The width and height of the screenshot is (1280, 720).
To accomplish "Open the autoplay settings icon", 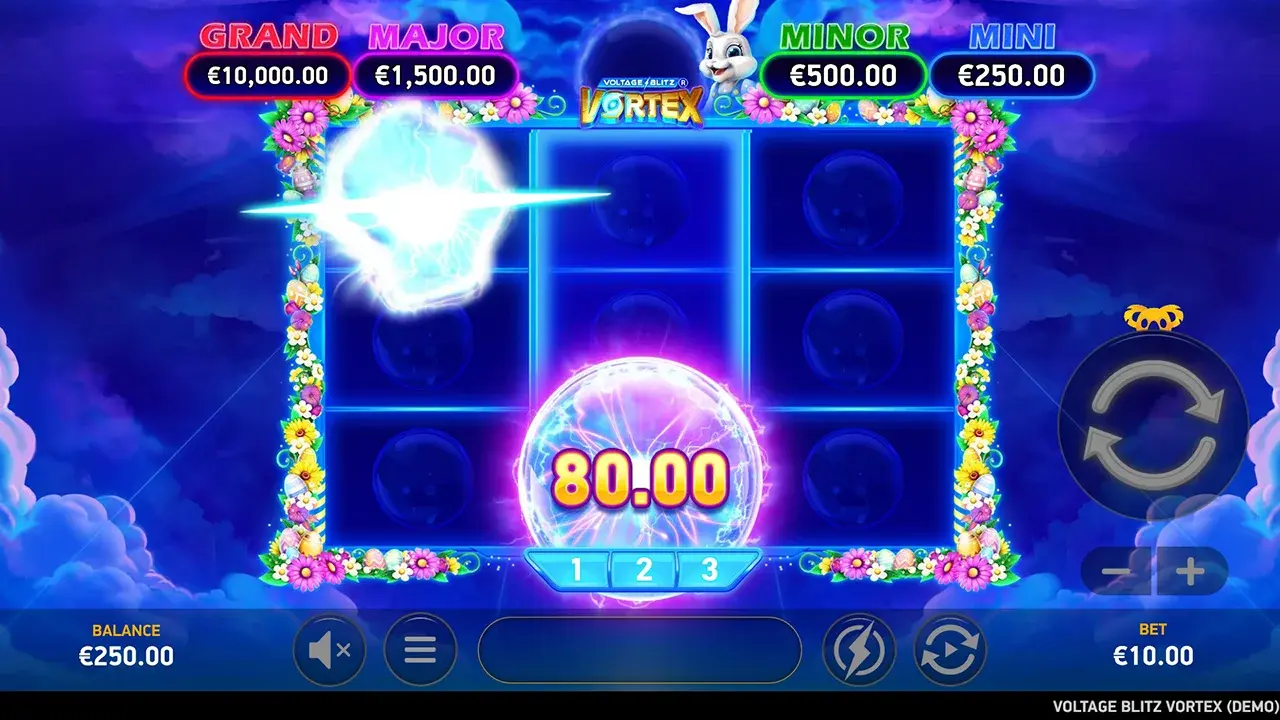I will point(948,649).
